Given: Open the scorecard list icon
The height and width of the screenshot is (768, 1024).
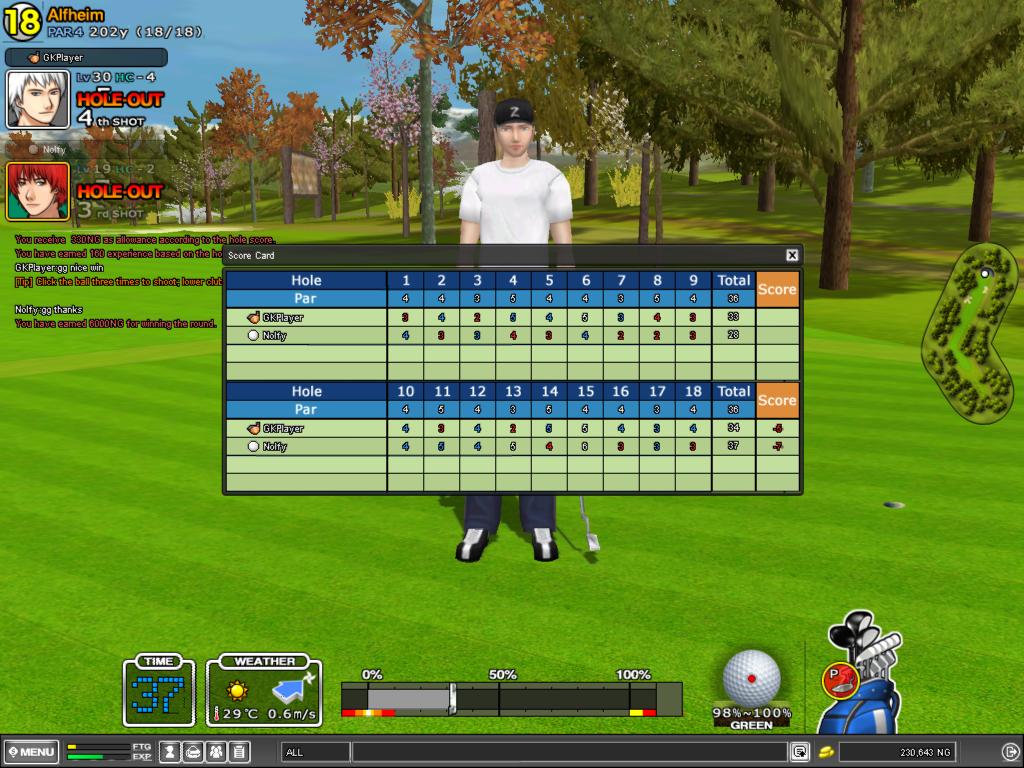Looking at the screenshot, I should [239, 751].
